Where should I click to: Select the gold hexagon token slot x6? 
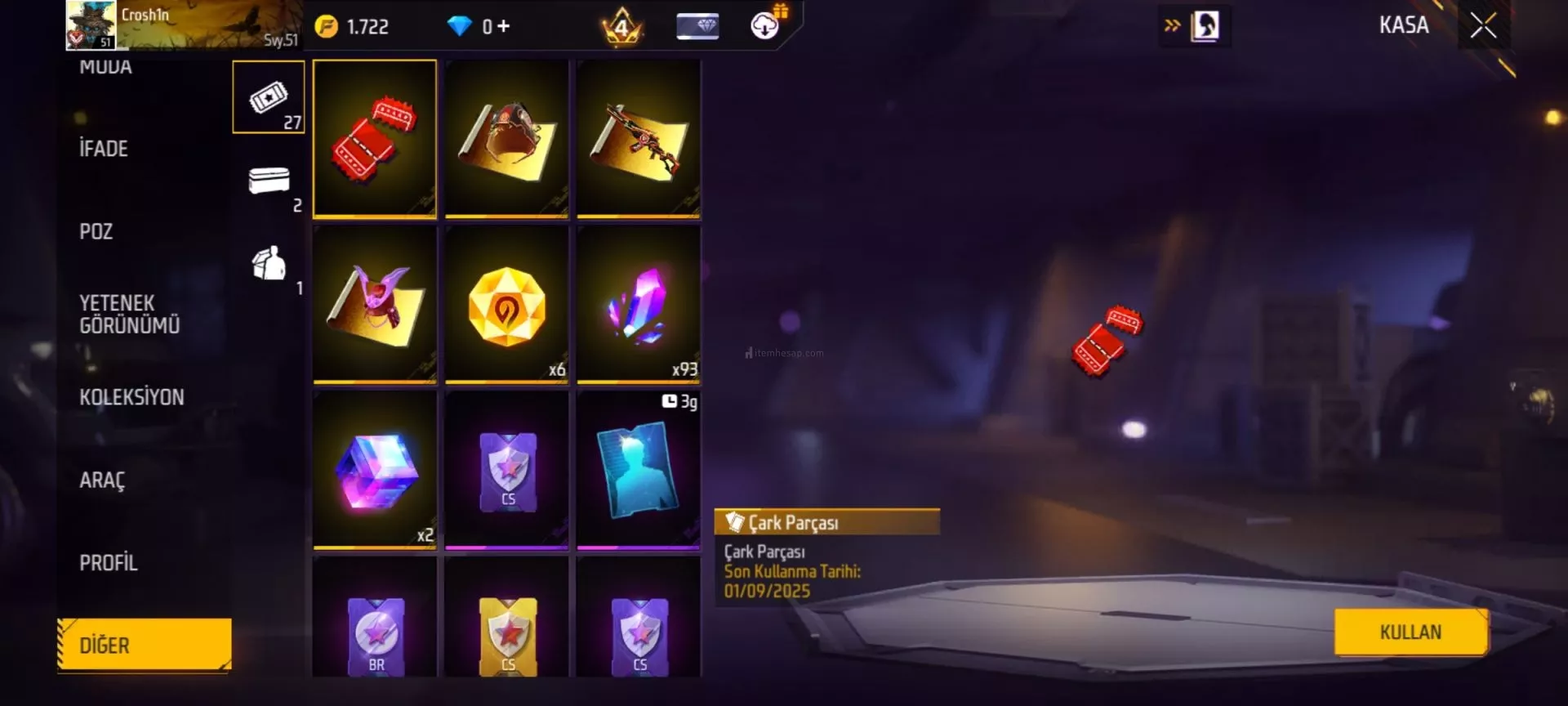pos(506,304)
